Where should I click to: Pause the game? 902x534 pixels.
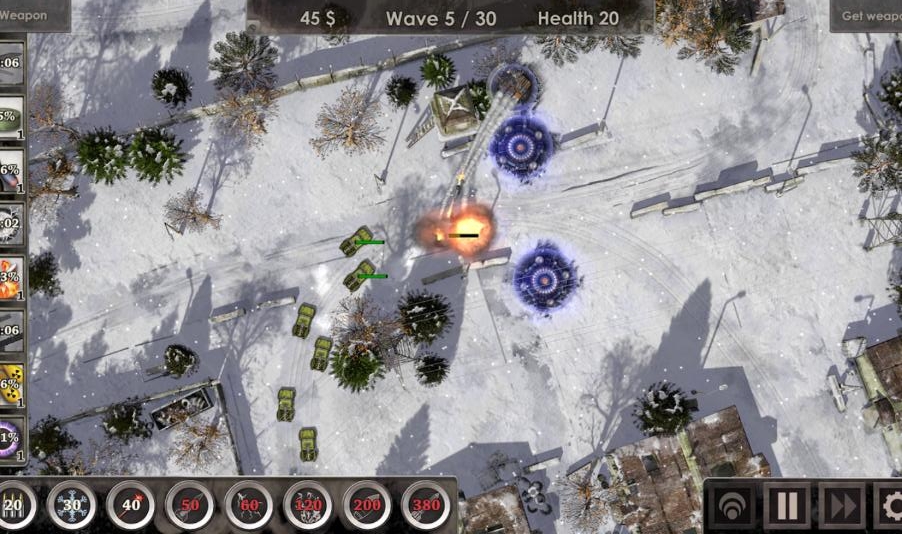click(x=787, y=506)
